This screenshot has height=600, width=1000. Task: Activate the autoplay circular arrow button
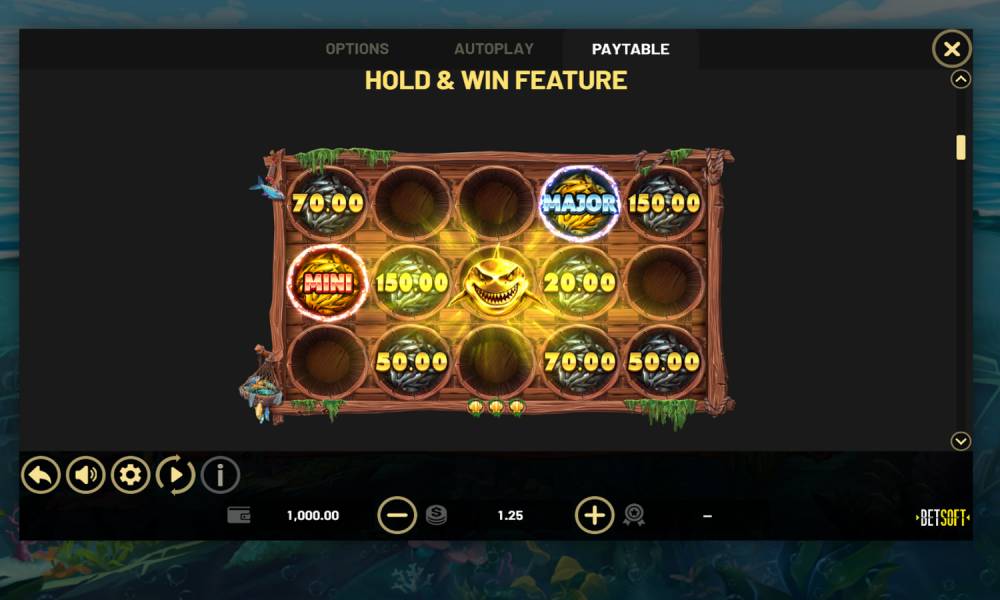(175, 475)
